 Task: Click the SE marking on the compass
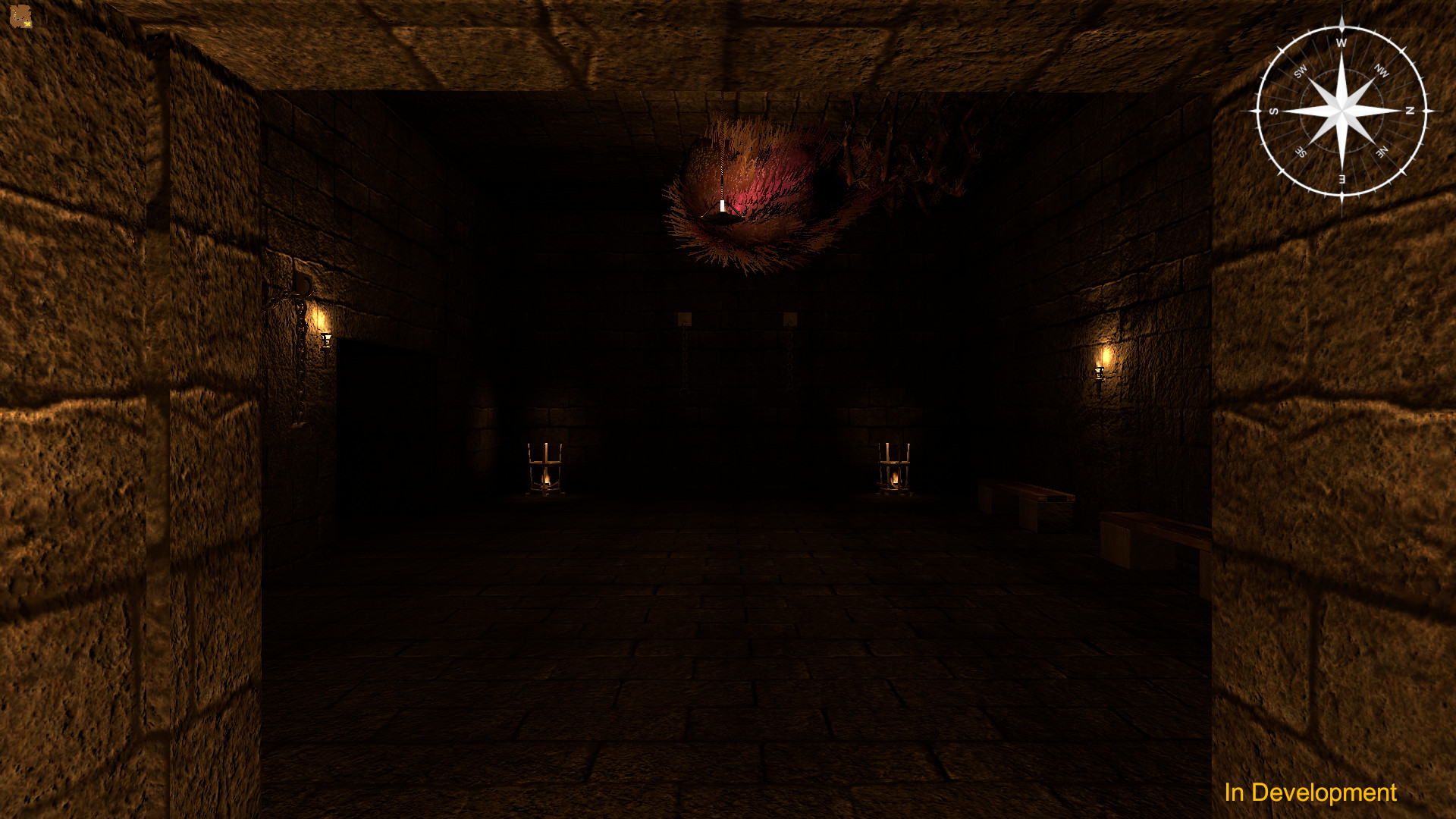(x=1301, y=151)
